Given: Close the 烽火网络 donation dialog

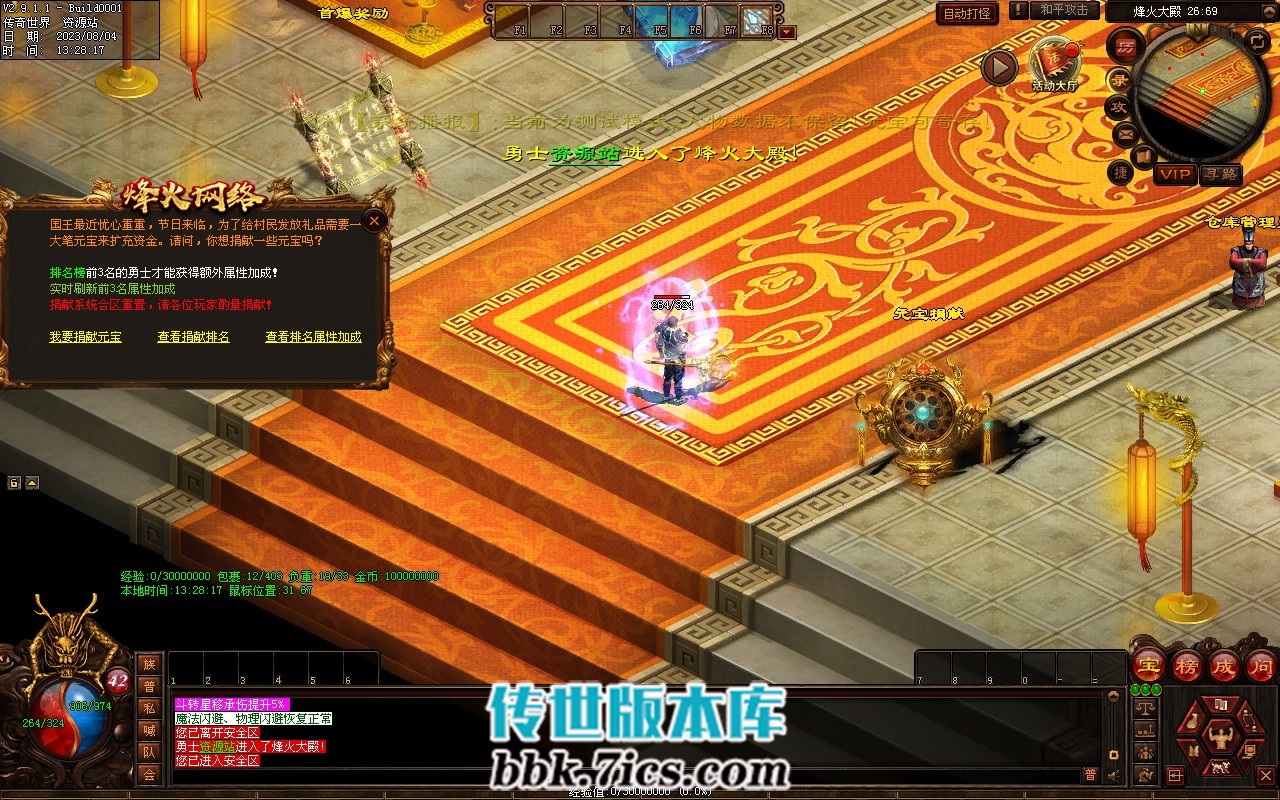Looking at the screenshot, I should point(375,221).
